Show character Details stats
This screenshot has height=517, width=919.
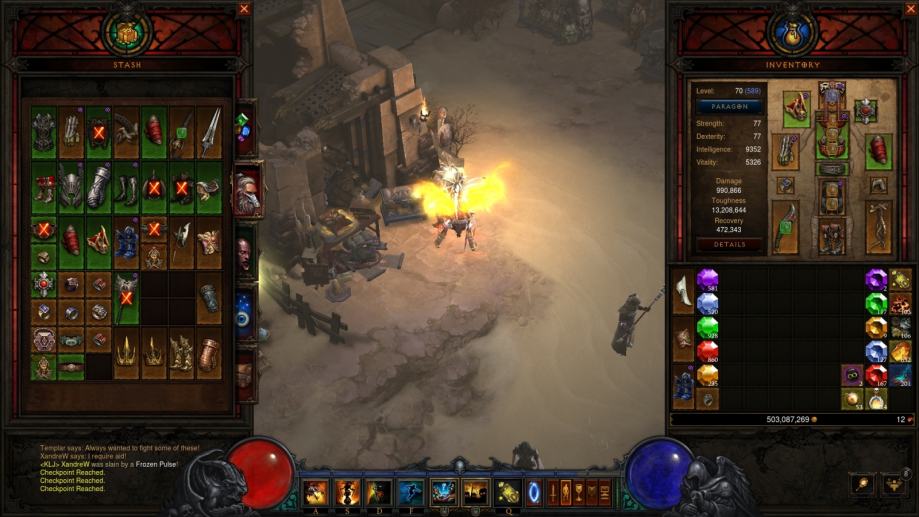(729, 244)
